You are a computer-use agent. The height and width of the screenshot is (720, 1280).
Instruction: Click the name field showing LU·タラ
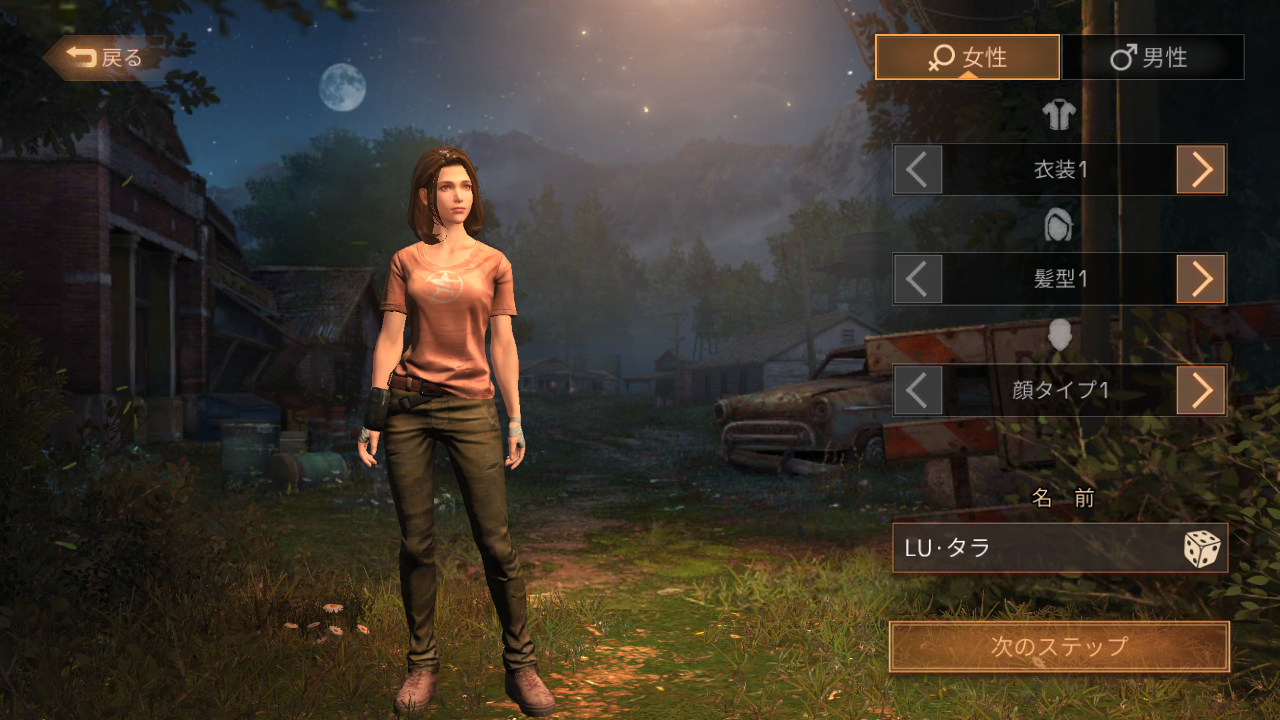[1030, 548]
